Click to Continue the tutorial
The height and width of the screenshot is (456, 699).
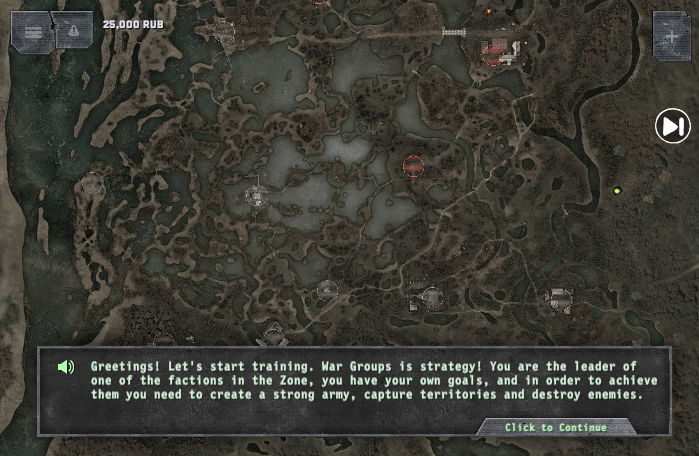555,427
